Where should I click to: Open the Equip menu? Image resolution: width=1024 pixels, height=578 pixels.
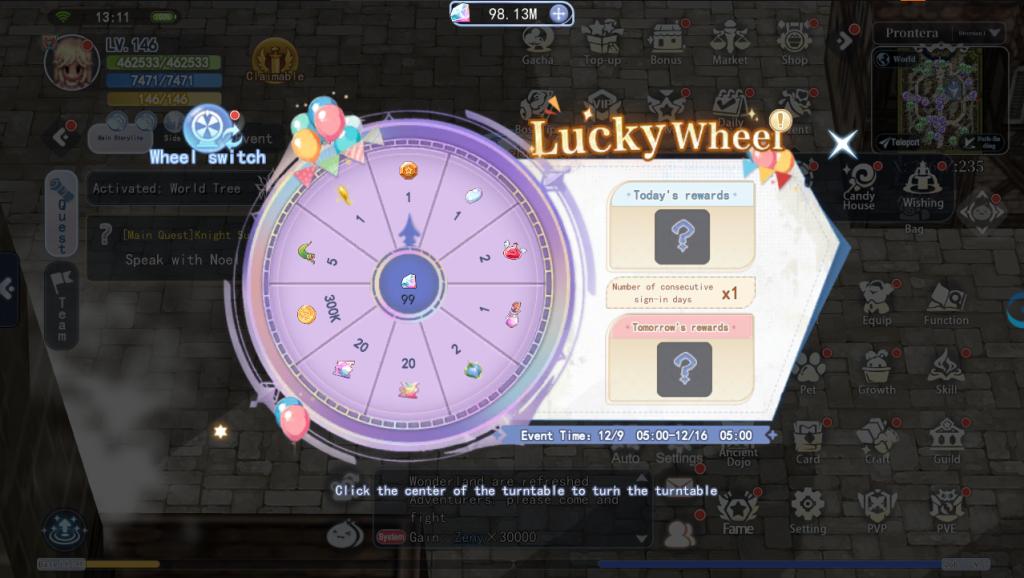pyautogui.click(x=877, y=301)
